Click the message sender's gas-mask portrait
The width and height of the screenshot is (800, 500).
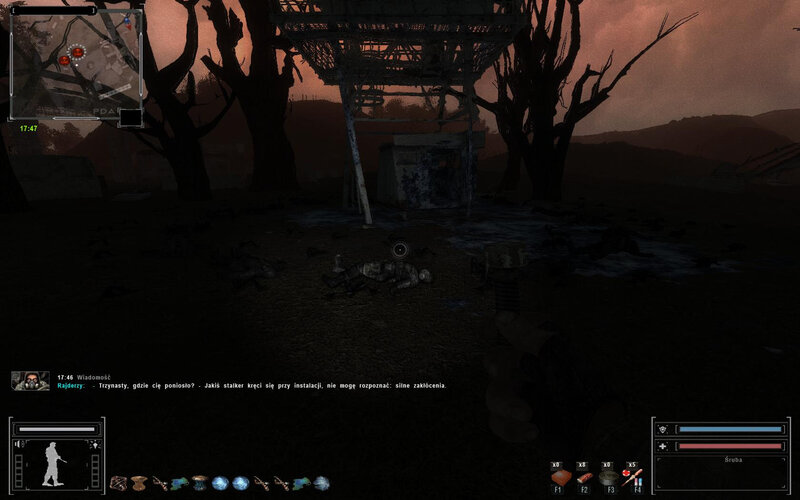click(30, 380)
